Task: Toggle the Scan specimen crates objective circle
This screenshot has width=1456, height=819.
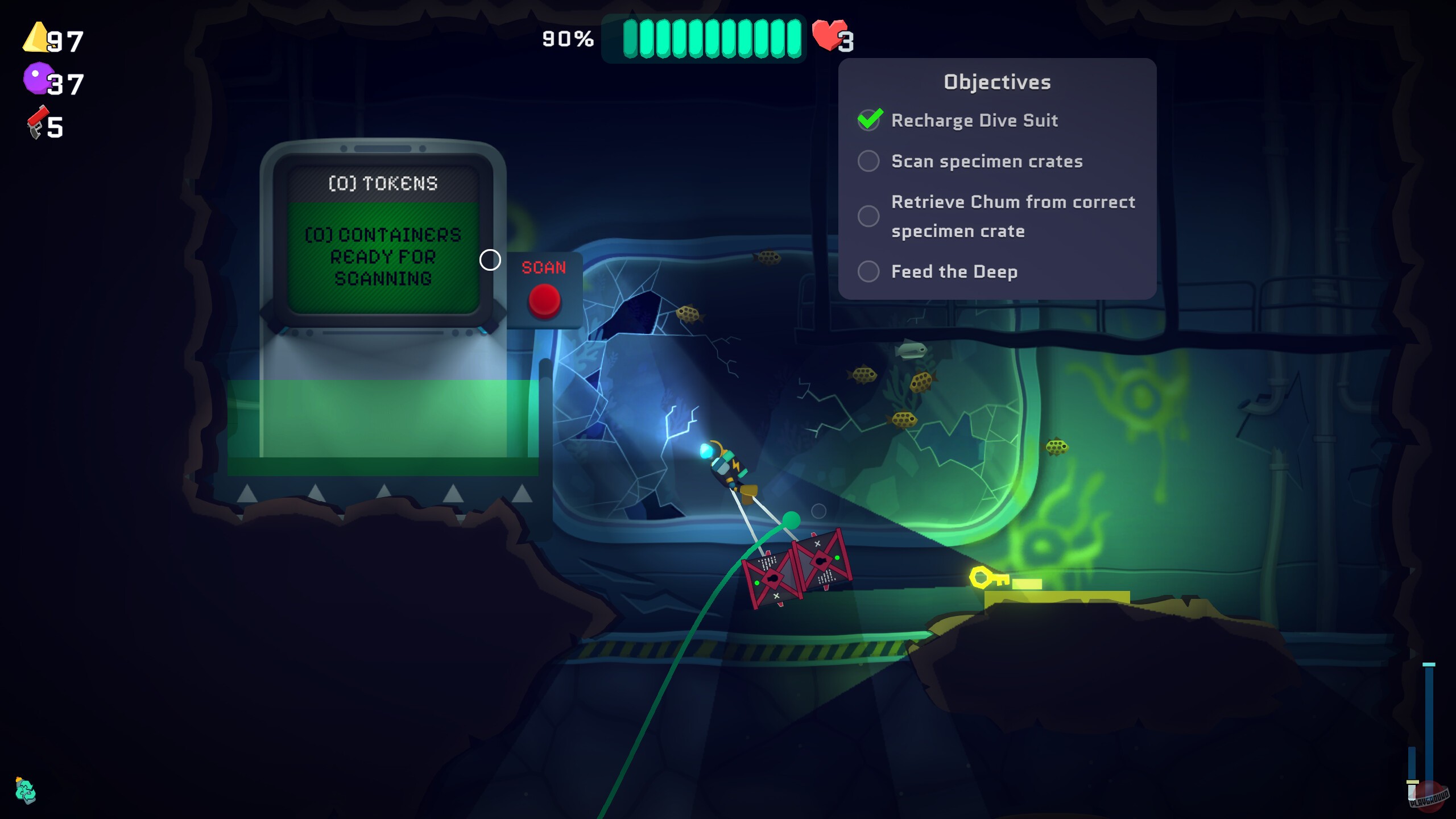Action: 868,162
